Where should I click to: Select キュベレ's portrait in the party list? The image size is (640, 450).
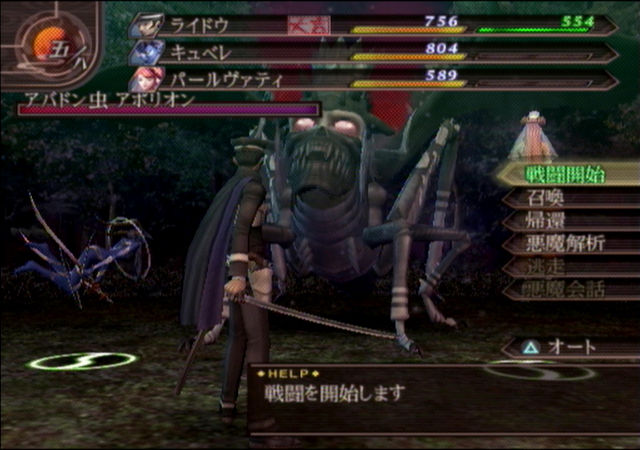click(146, 51)
